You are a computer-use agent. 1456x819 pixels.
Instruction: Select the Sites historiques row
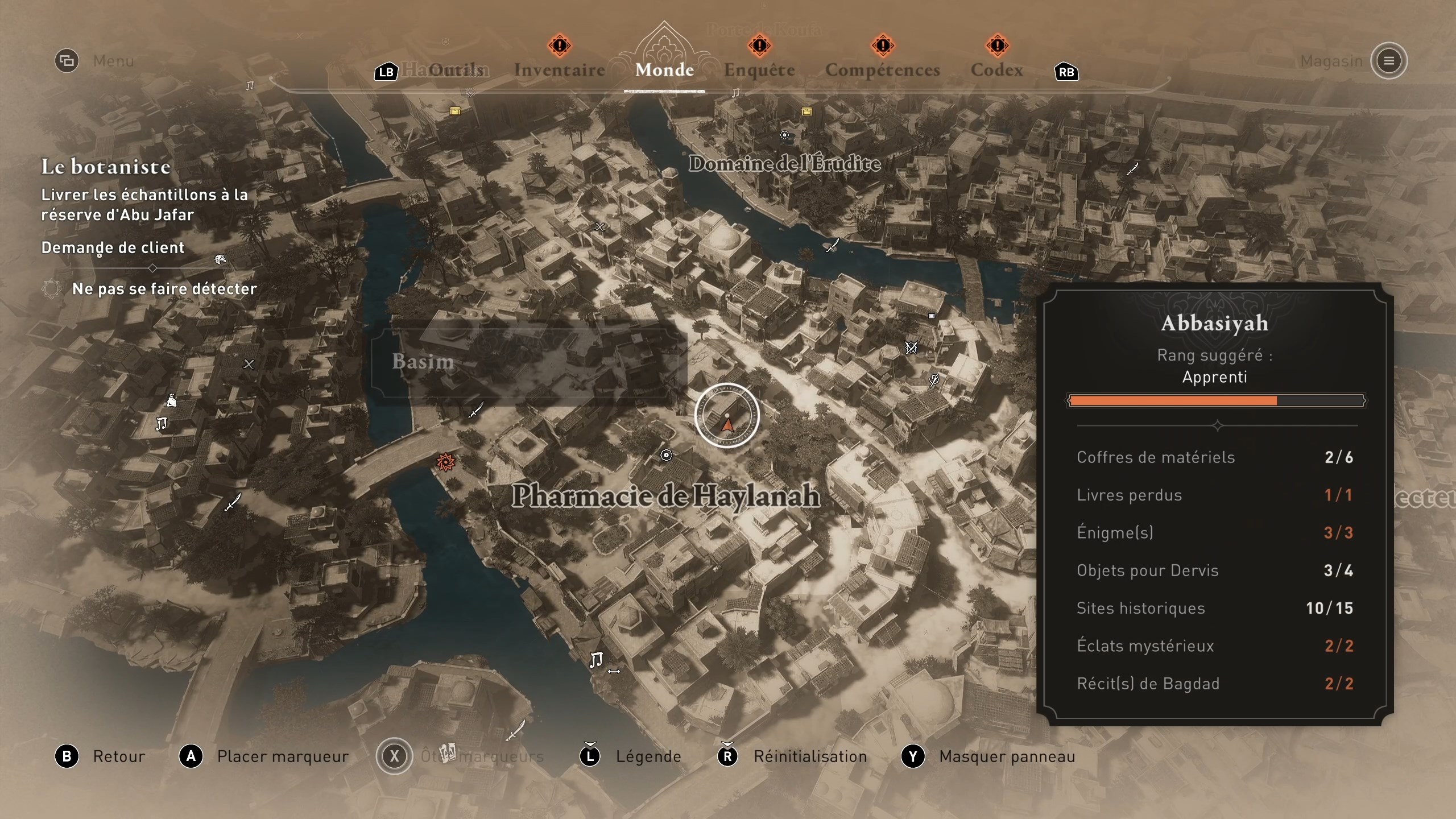point(1214,608)
